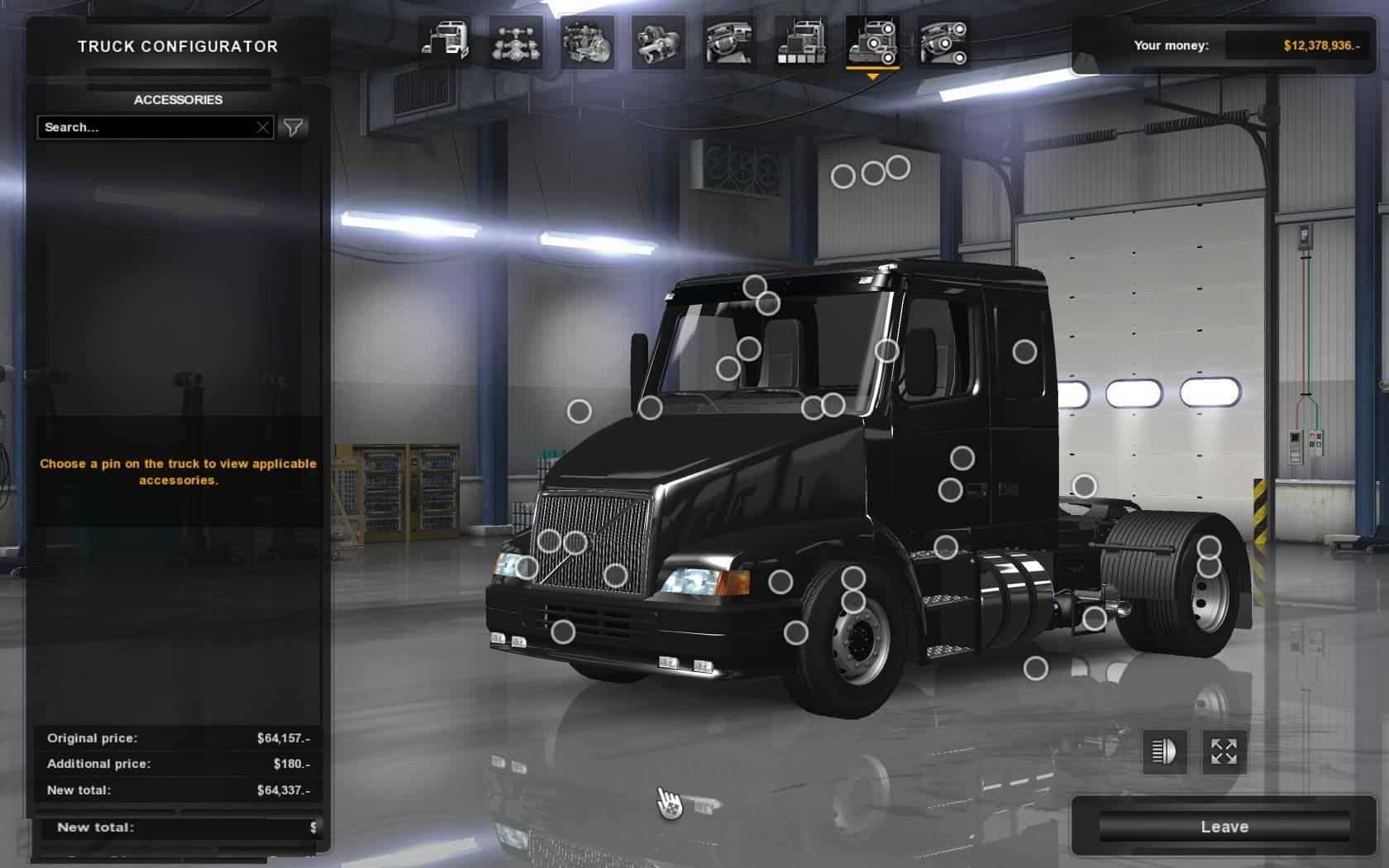Toggle the truck headlights button
This screenshot has height=868, width=1389.
[x=1164, y=751]
